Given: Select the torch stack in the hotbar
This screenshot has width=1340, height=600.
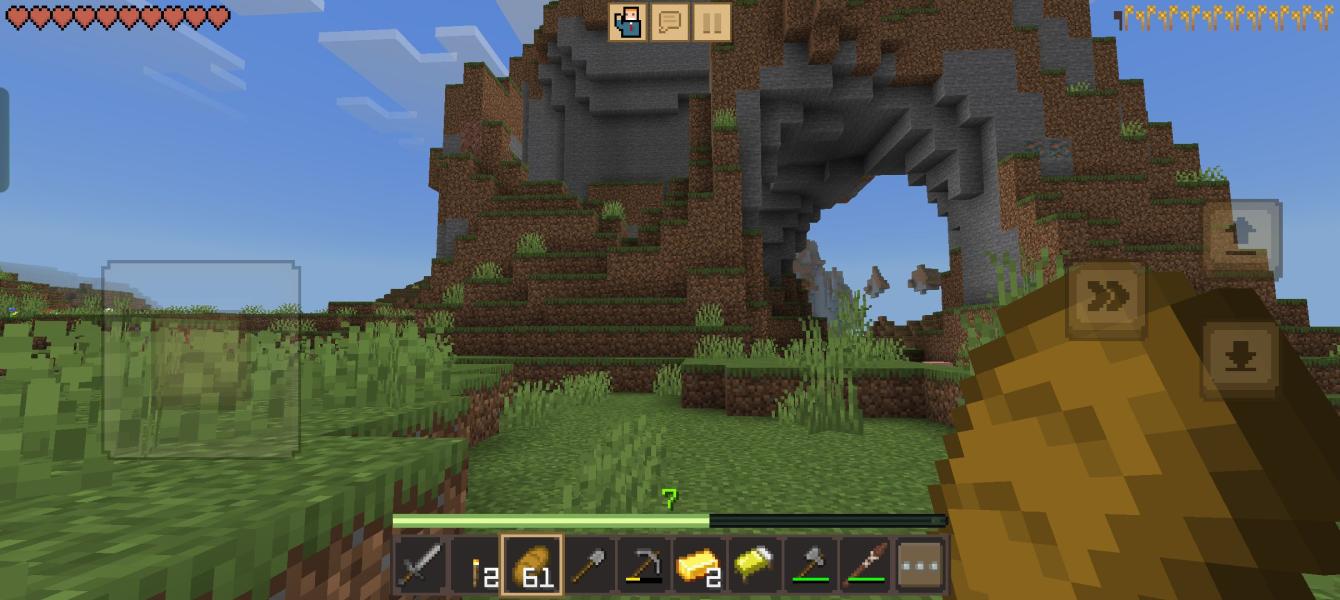Looking at the screenshot, I should (477, 567).
